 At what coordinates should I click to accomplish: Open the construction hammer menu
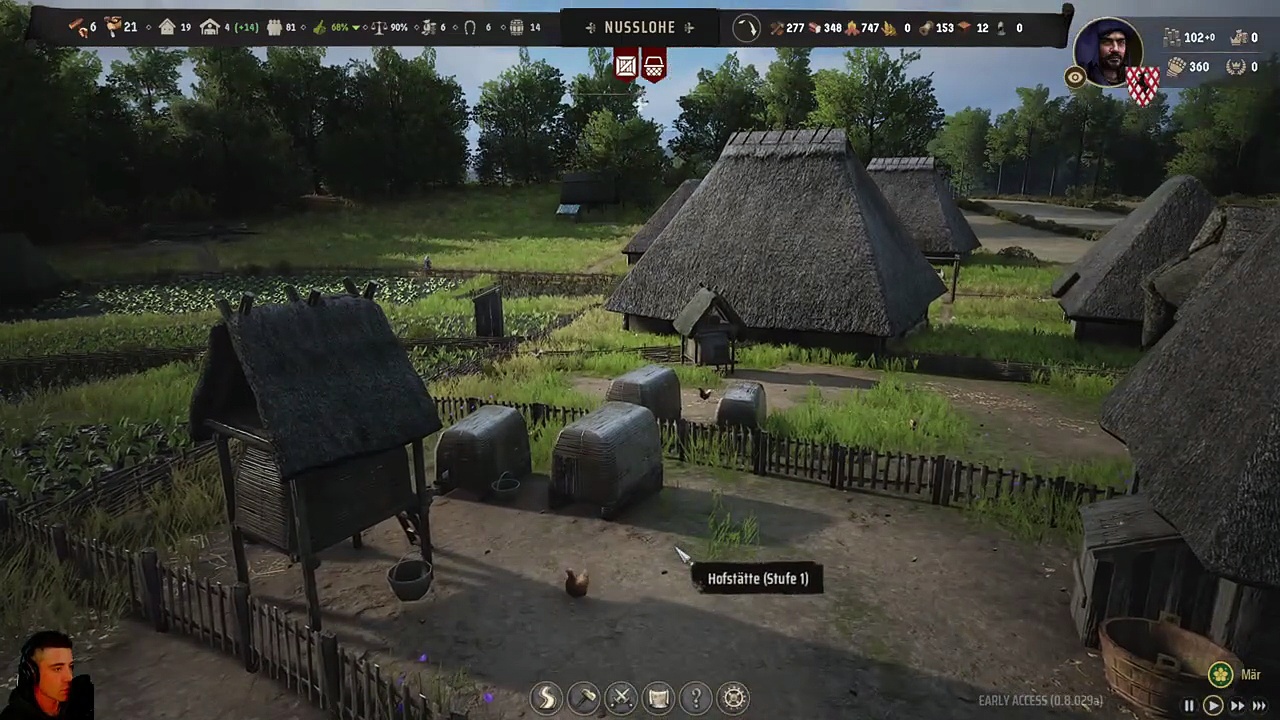(584, 697)
